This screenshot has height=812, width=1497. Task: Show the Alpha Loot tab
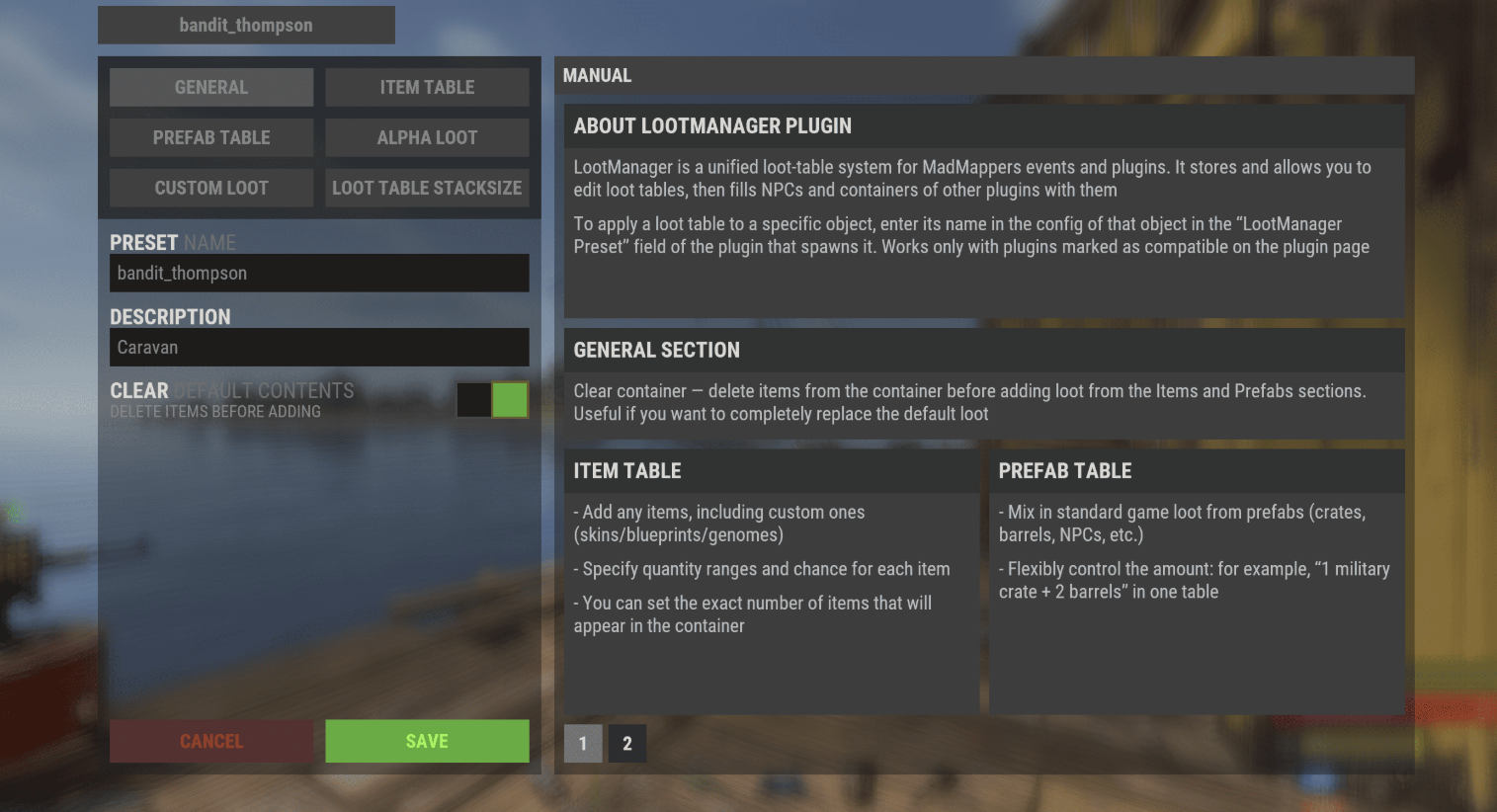pos(427,137)
